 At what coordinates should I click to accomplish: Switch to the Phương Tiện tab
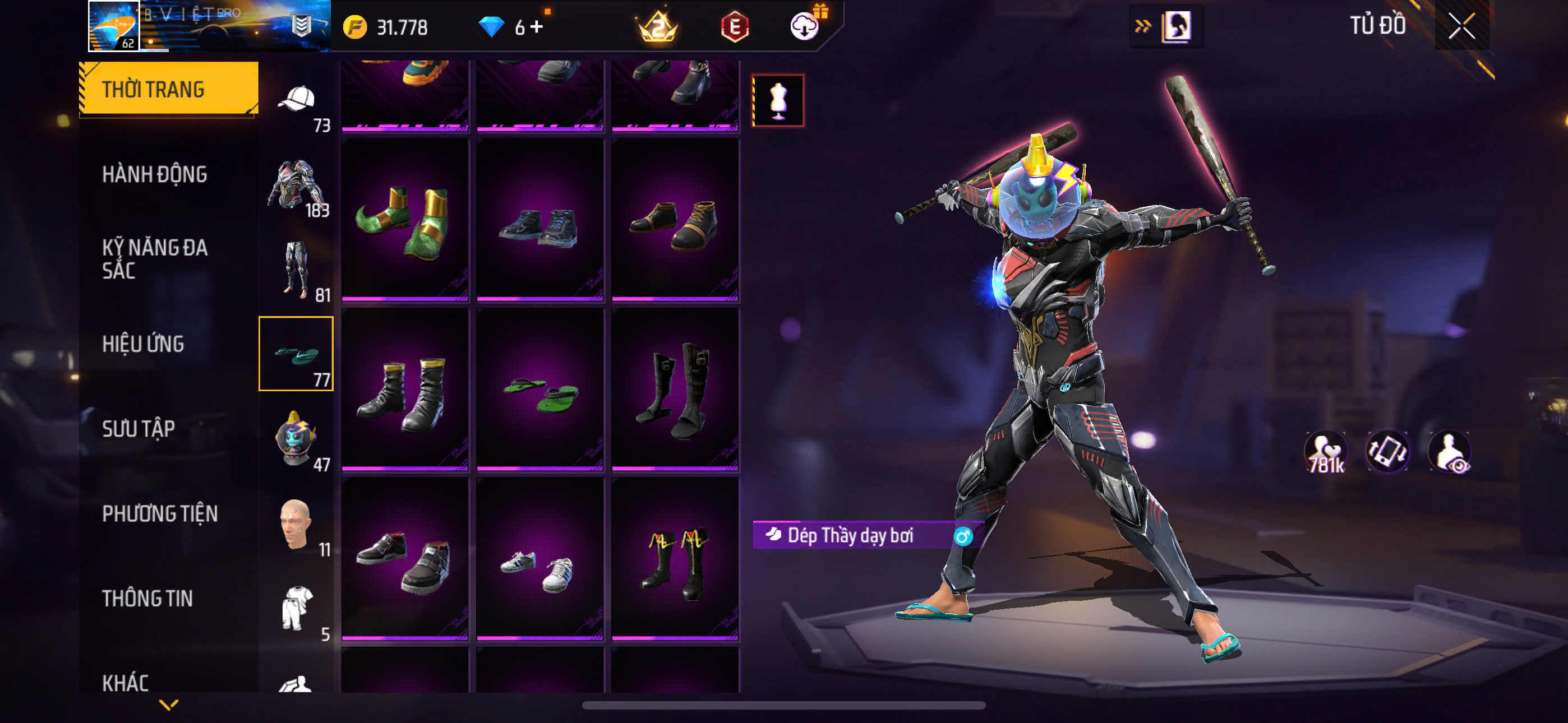pos(159,513)
